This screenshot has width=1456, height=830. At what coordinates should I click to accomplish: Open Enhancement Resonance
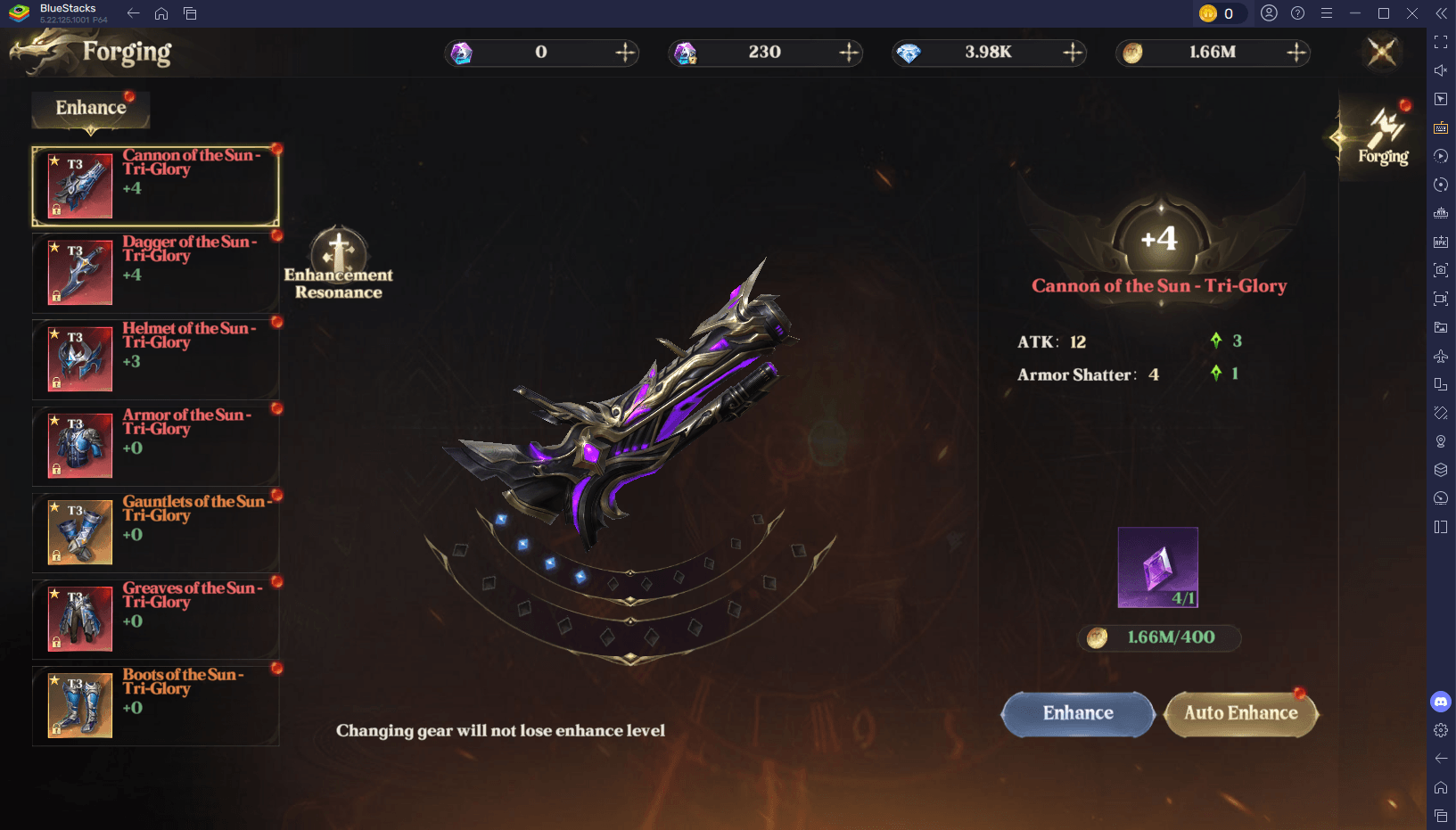339,263
